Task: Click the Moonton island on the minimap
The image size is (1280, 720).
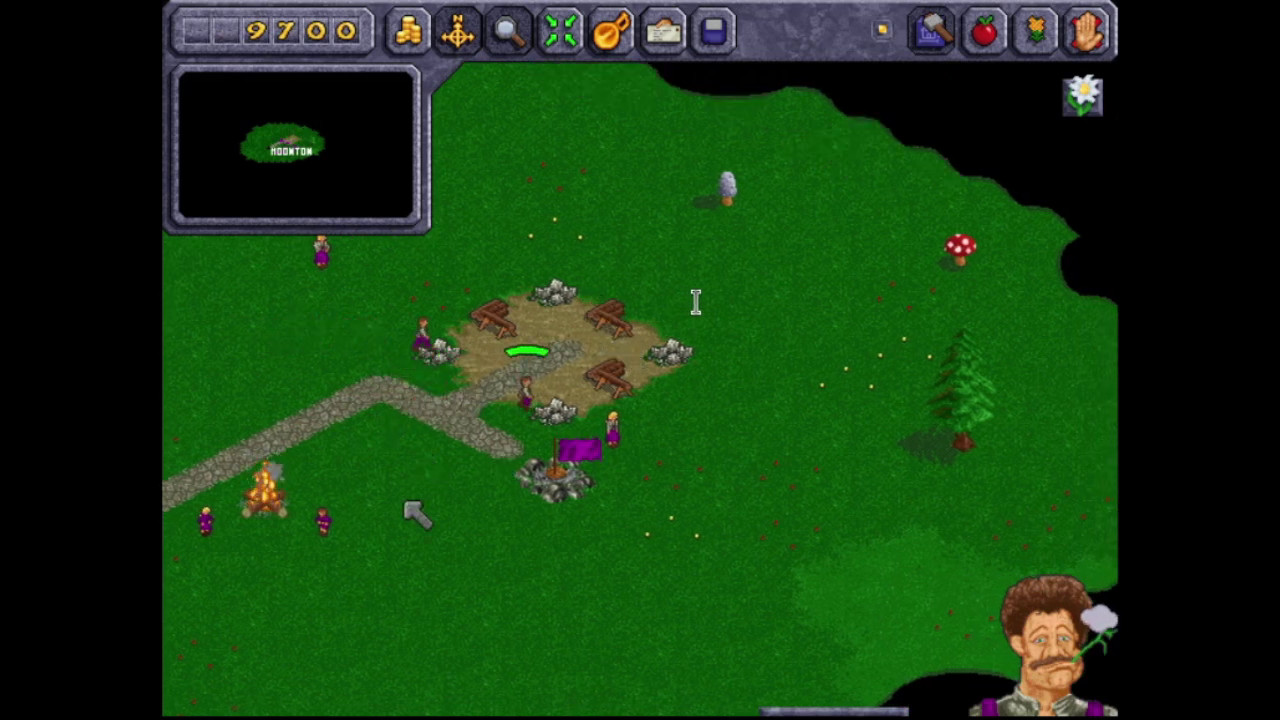Action: coord(283,145)
